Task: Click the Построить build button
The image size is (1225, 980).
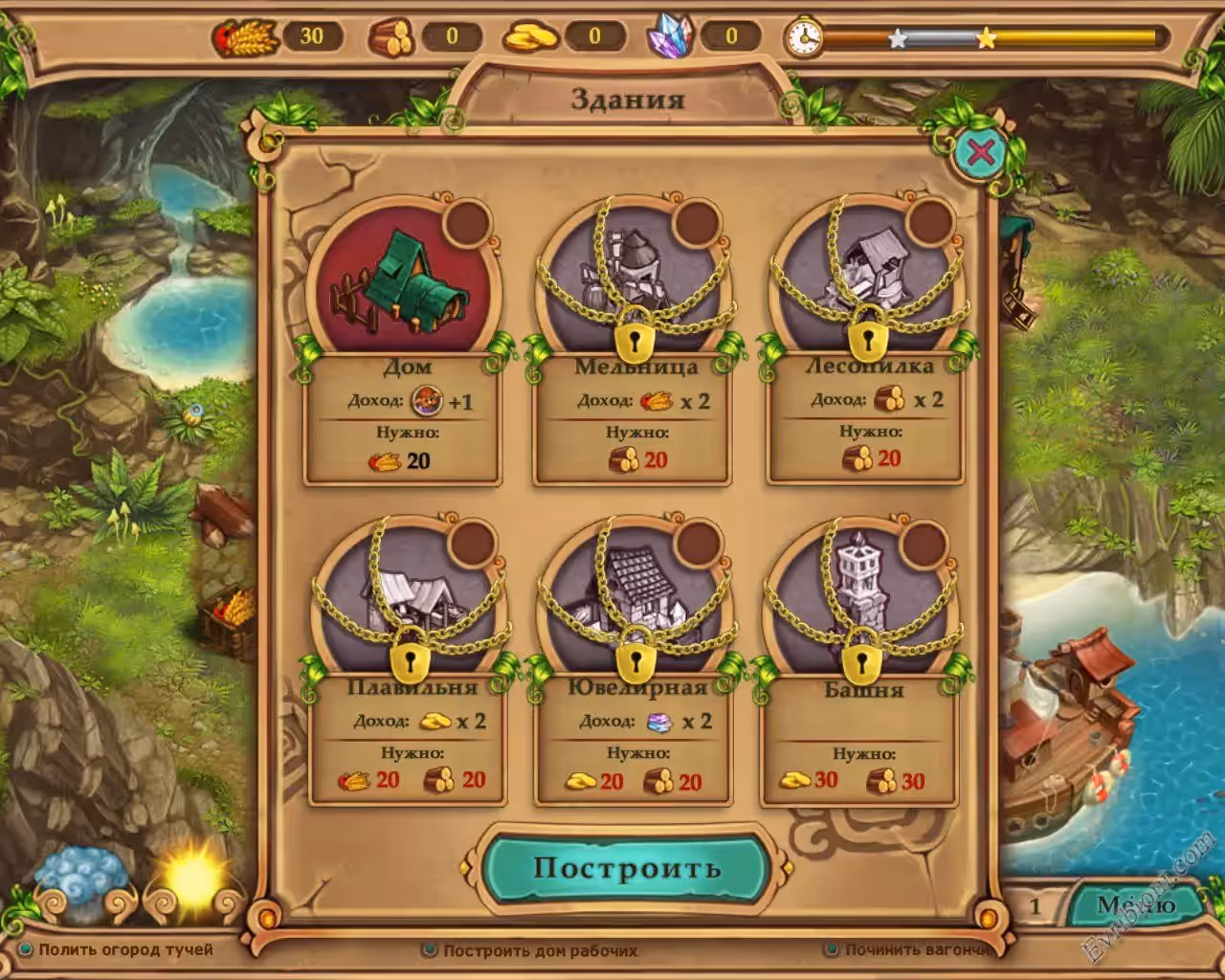Action: click(x=627, y=868)
